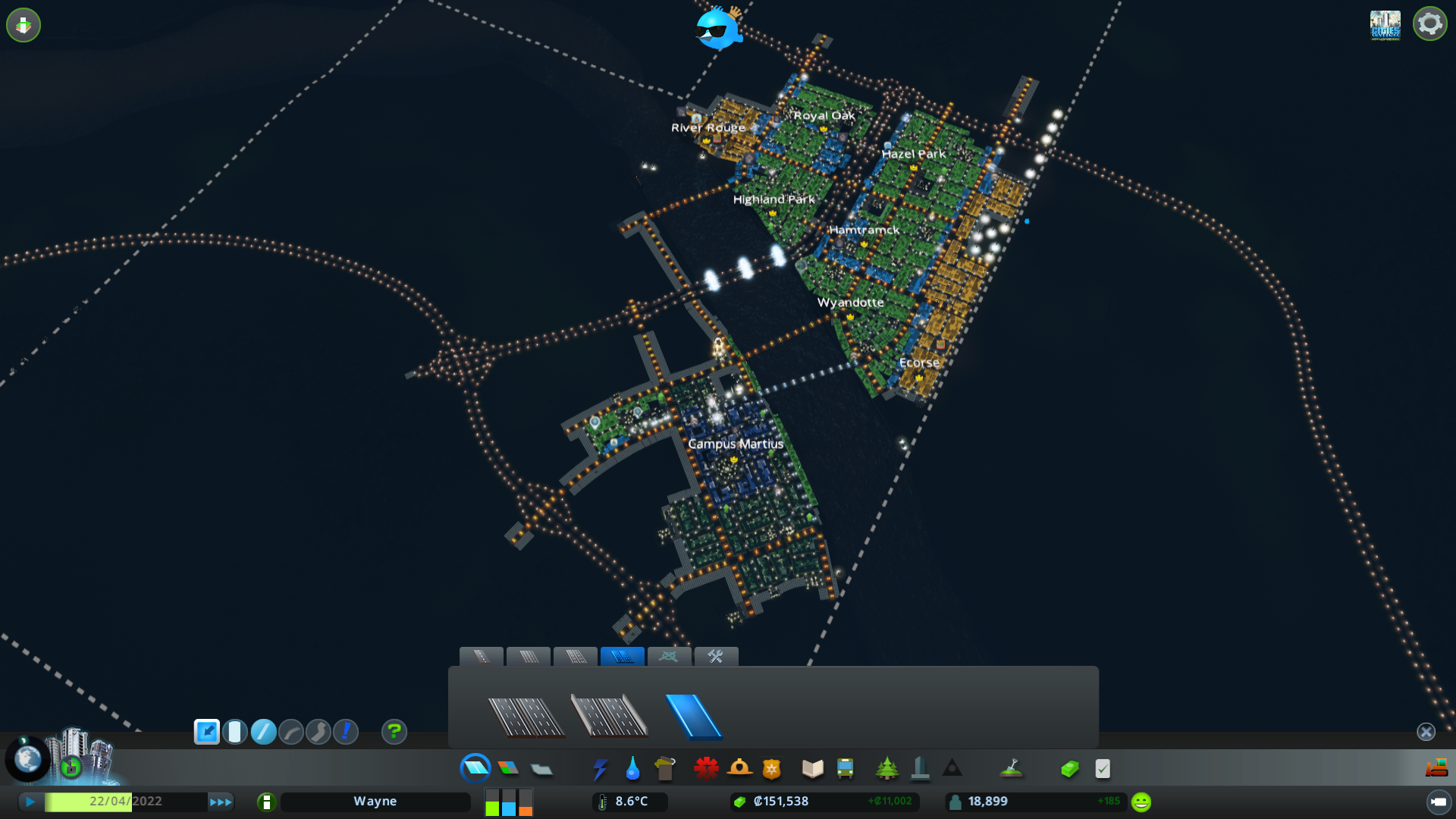Image resolution: width=1456 pixels, height=819 pixels.
Task: Open the Garbage services menu
Action: (x=665, y=768)
